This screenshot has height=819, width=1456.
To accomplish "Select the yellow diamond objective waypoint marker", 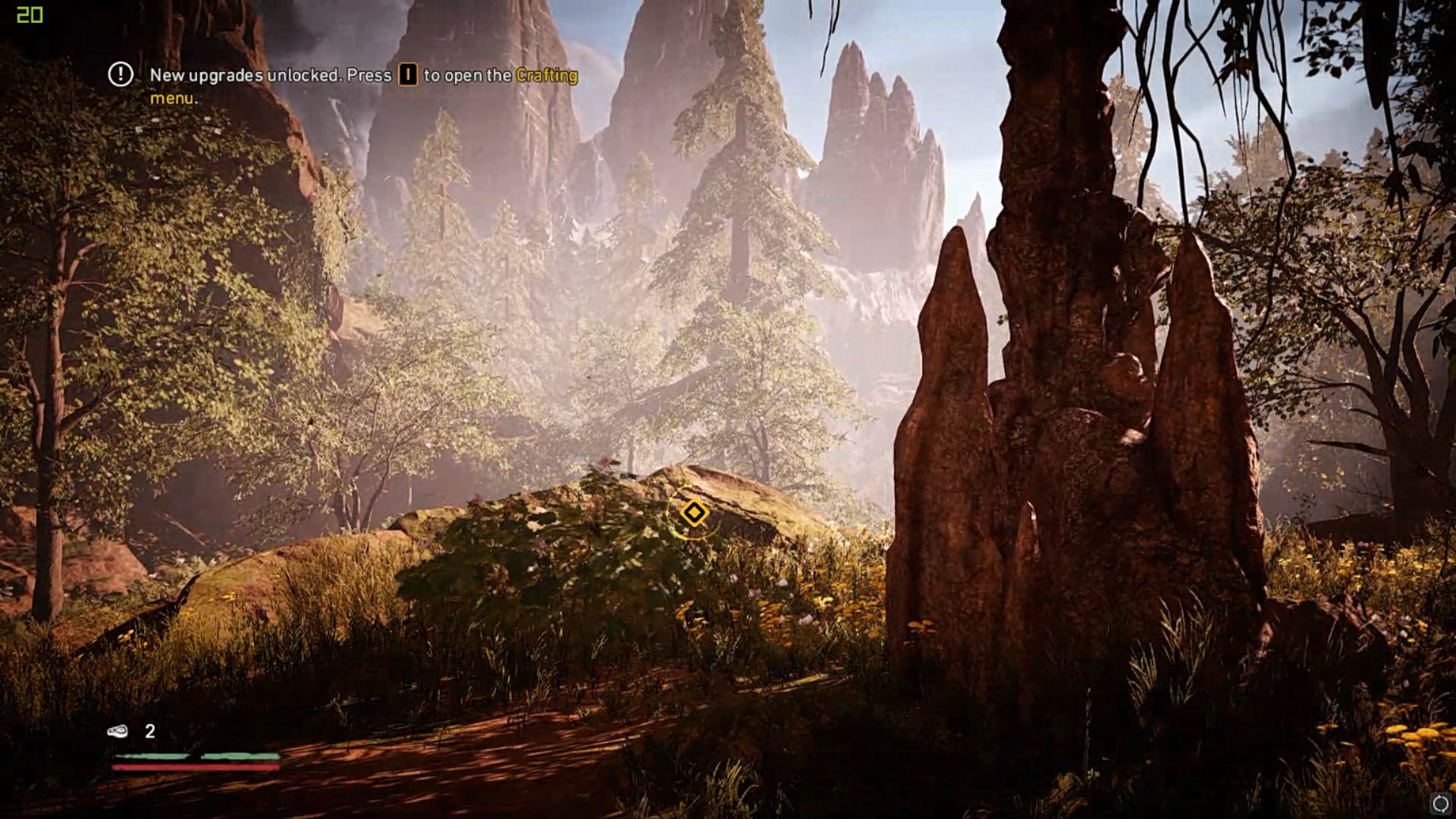I will pyautogui.click(x=693, y=513).
